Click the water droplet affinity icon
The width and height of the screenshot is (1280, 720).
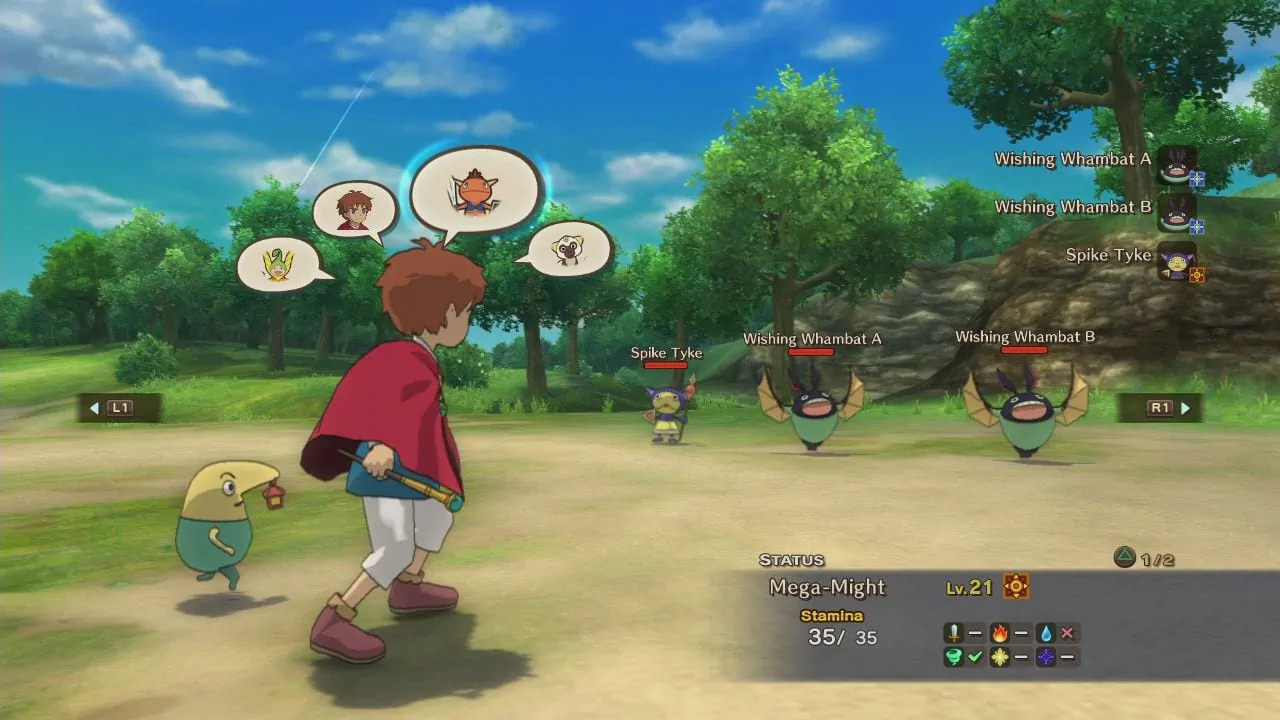click(x=1045, y=632)
